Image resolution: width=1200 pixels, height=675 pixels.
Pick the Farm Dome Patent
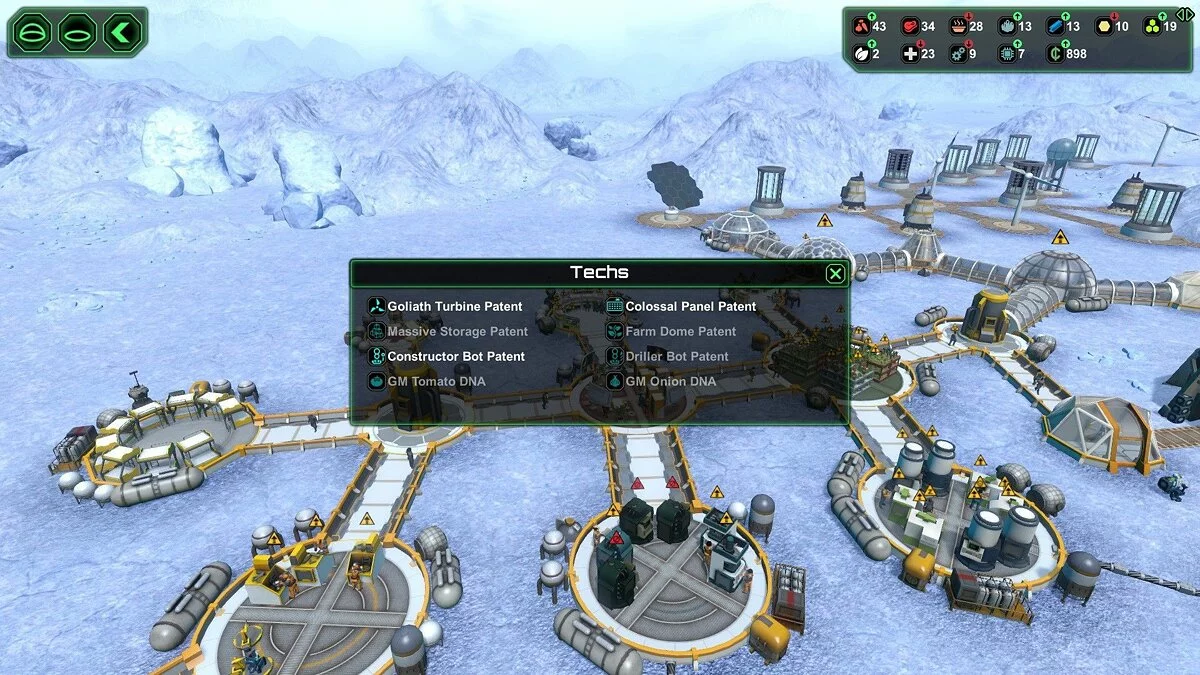pyautogui.click(x=680, y=332)
